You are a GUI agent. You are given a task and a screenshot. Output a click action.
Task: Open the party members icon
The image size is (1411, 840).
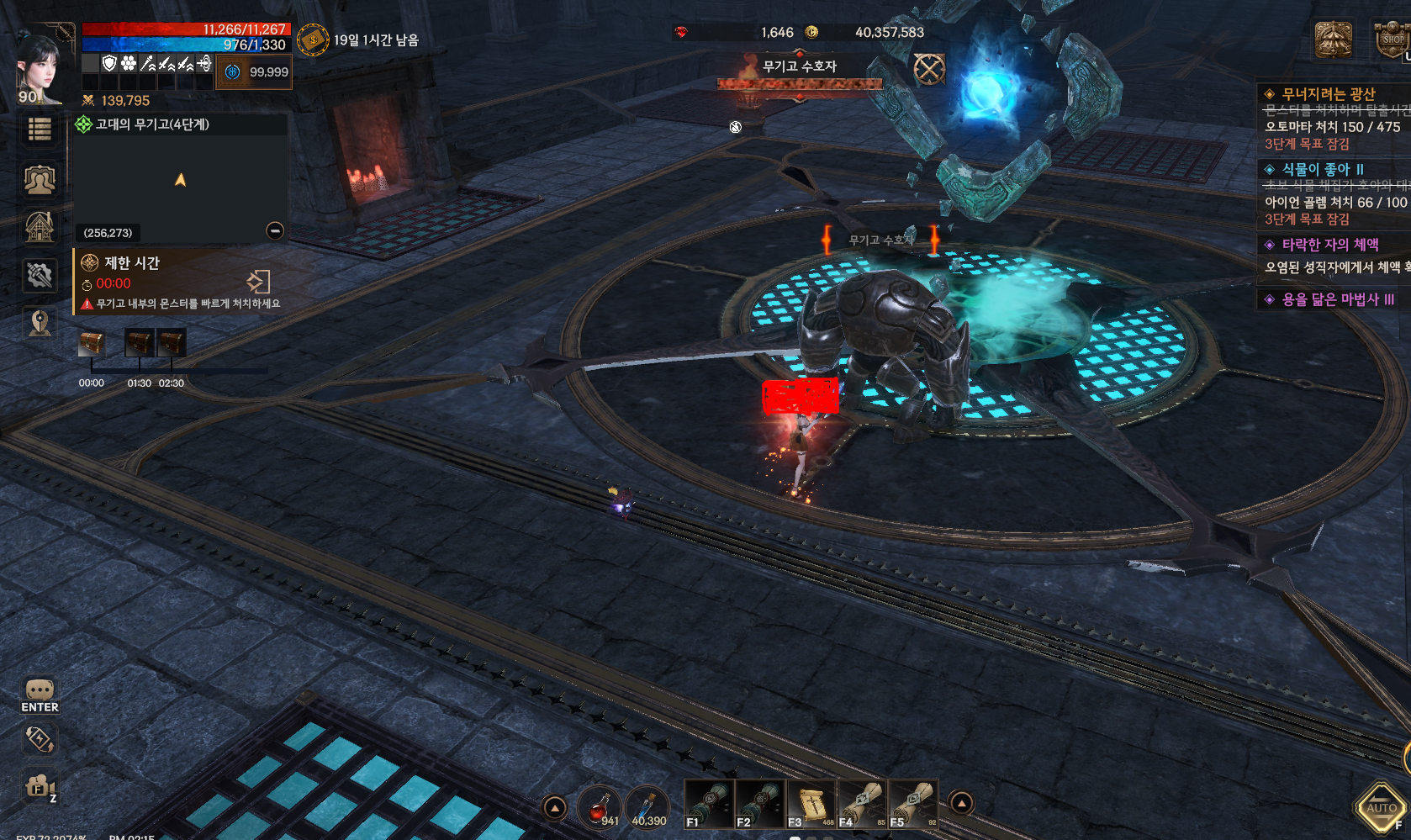coord(40,179)
